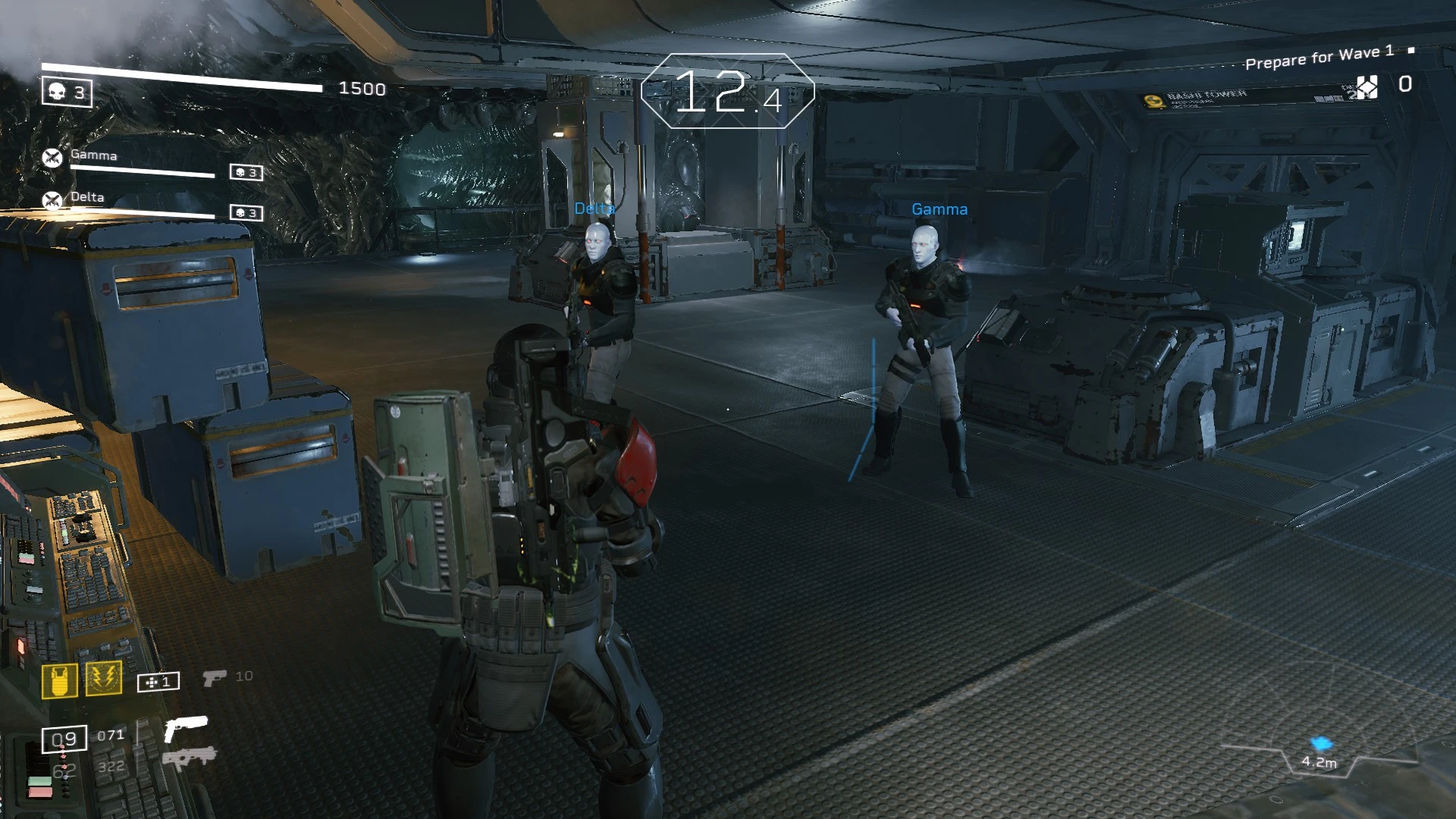The width and height of the screenshot is (1456, 819).
Task: Click the Delta name tag above the synthetic
Action: click(x=595, y=209)
